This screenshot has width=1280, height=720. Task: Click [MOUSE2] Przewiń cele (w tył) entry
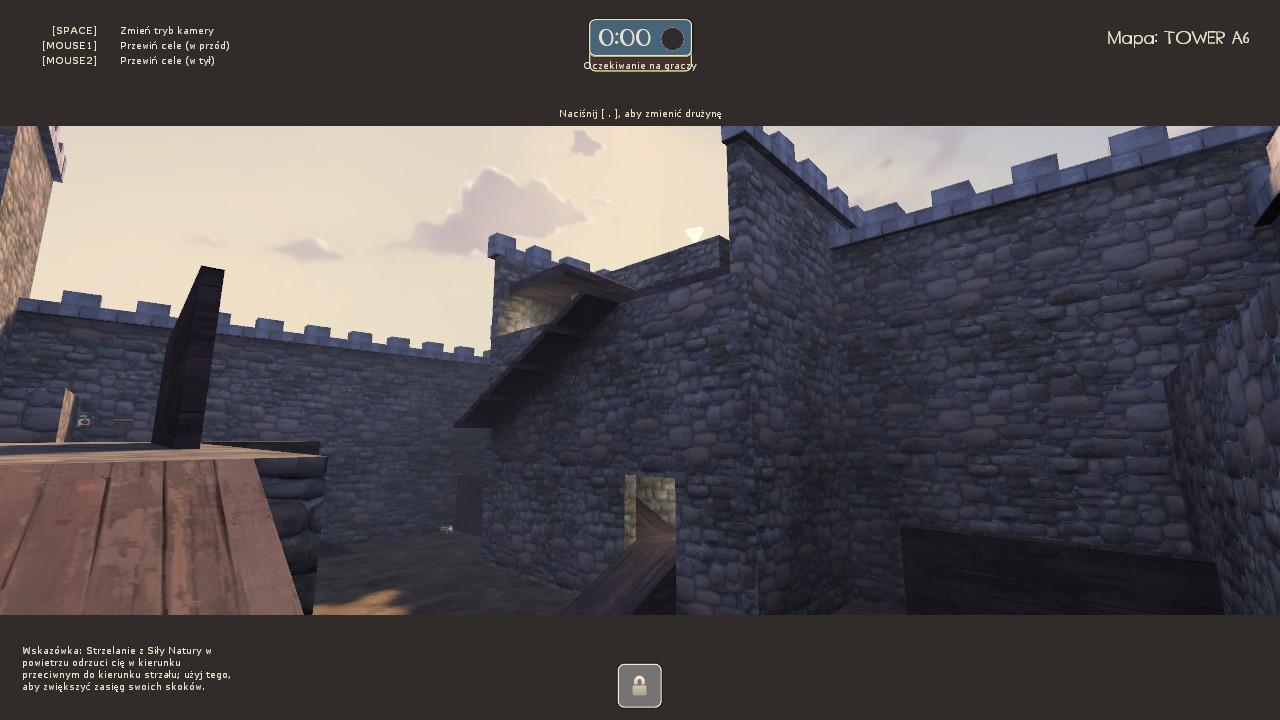[x=131, y=60]
